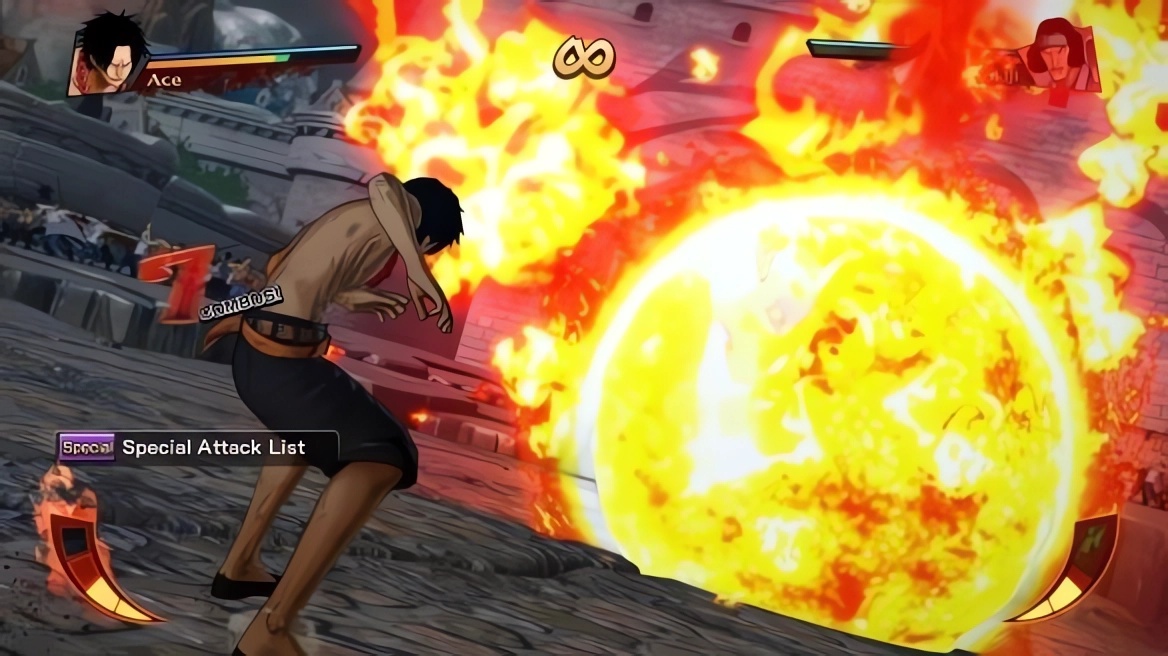Image resolution: width=1168 pixels, height=656 pixels.
Task: Click Ace's flaming special gauge
Action: coord(92,563)
